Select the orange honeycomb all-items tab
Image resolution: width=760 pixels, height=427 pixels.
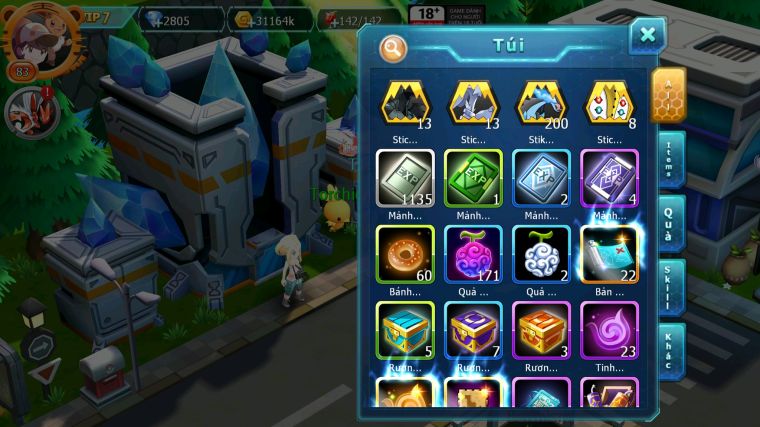click(x=669, y=96)
